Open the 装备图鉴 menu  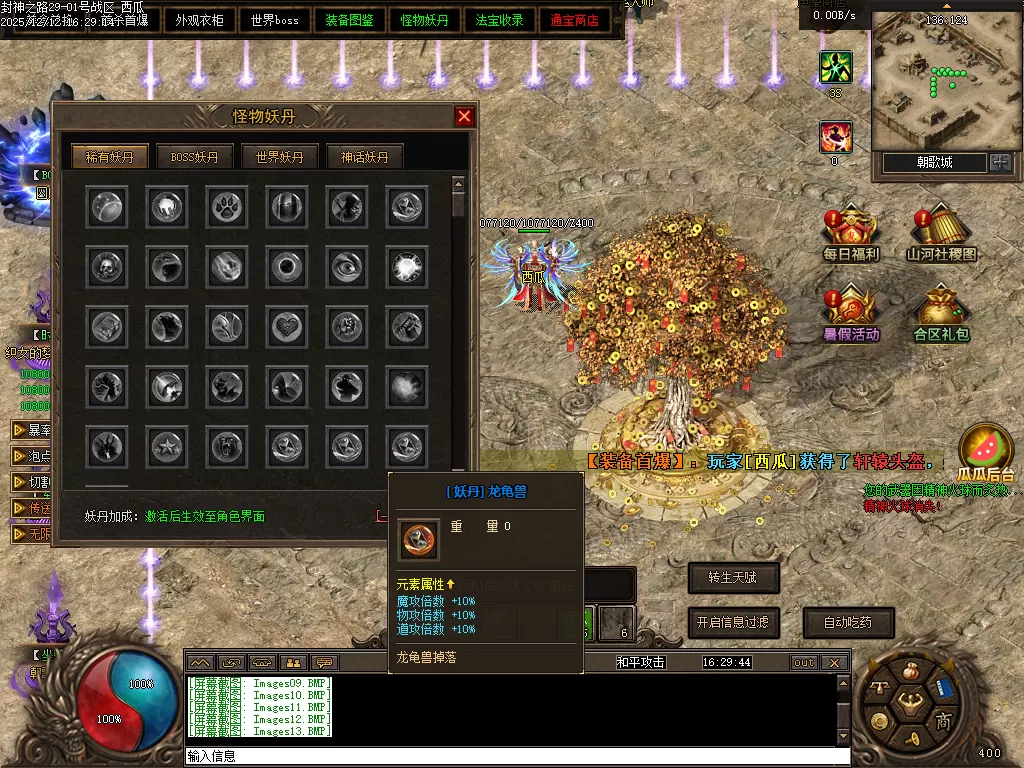[350, 20]
